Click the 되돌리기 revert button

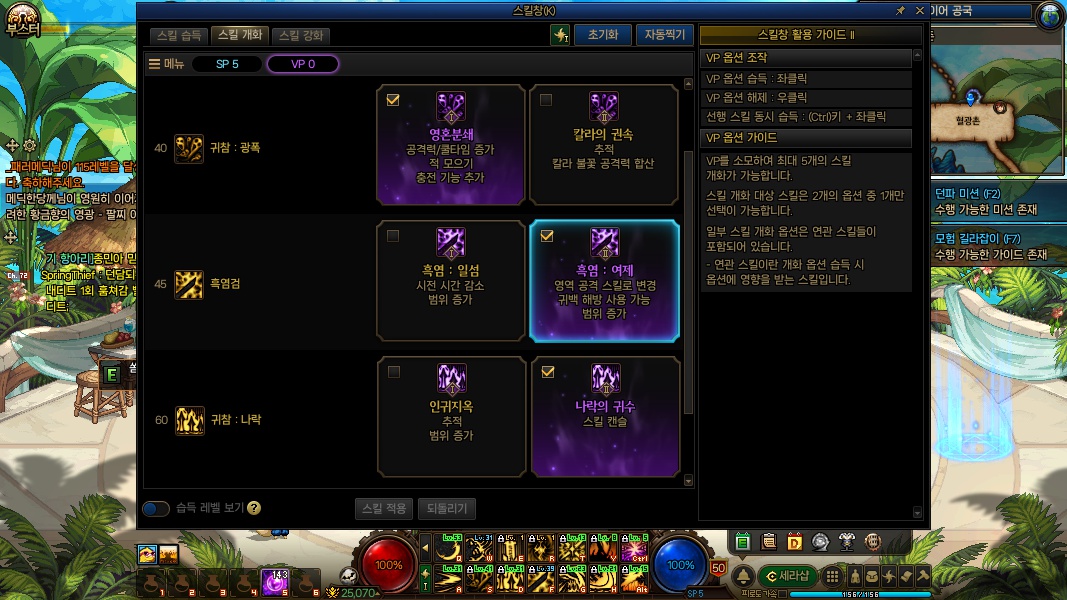point(447,508)
